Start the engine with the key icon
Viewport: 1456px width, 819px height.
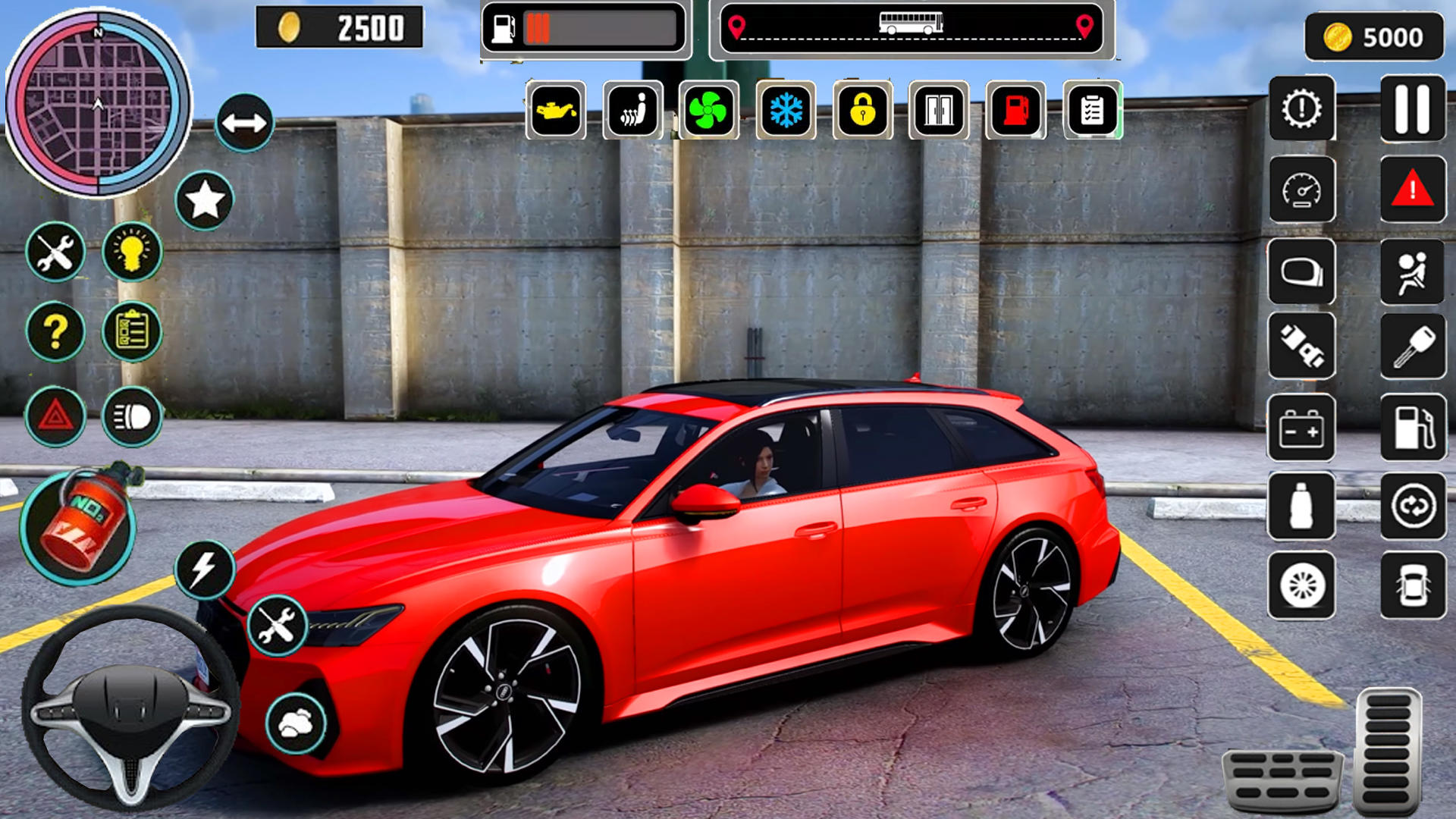pyautogui.click(x=1410, y=345)
